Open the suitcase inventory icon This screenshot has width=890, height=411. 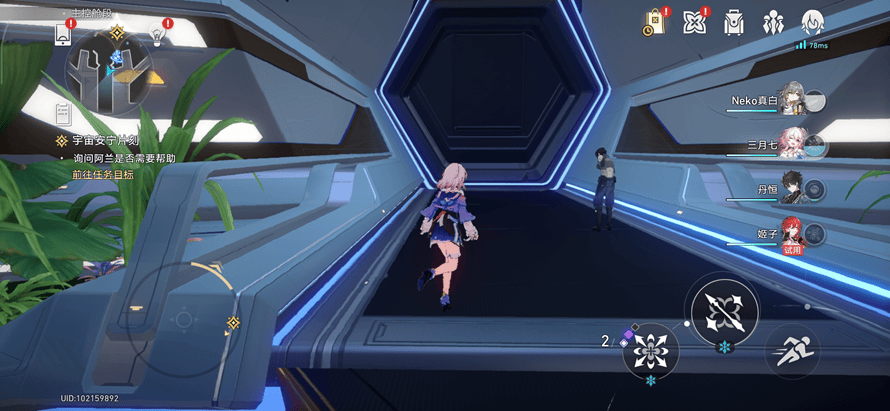coord(734,22)
